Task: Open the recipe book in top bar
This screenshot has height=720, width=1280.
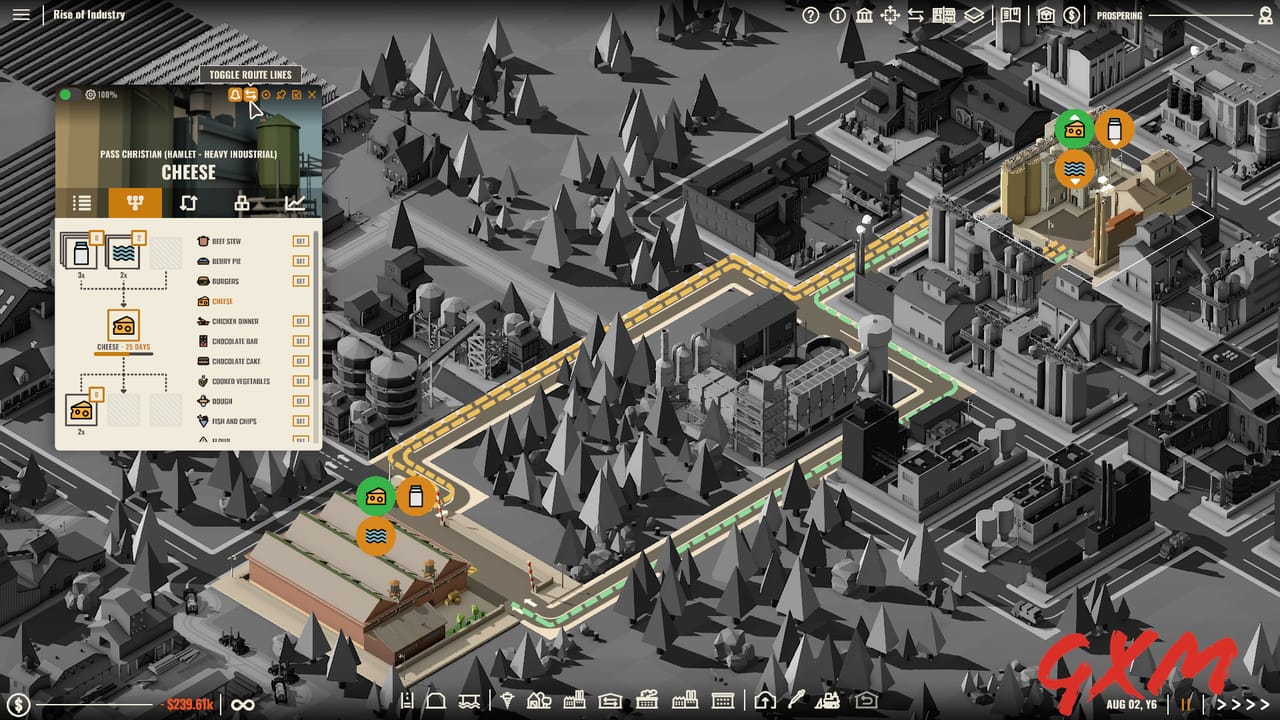Action: 1010,15
